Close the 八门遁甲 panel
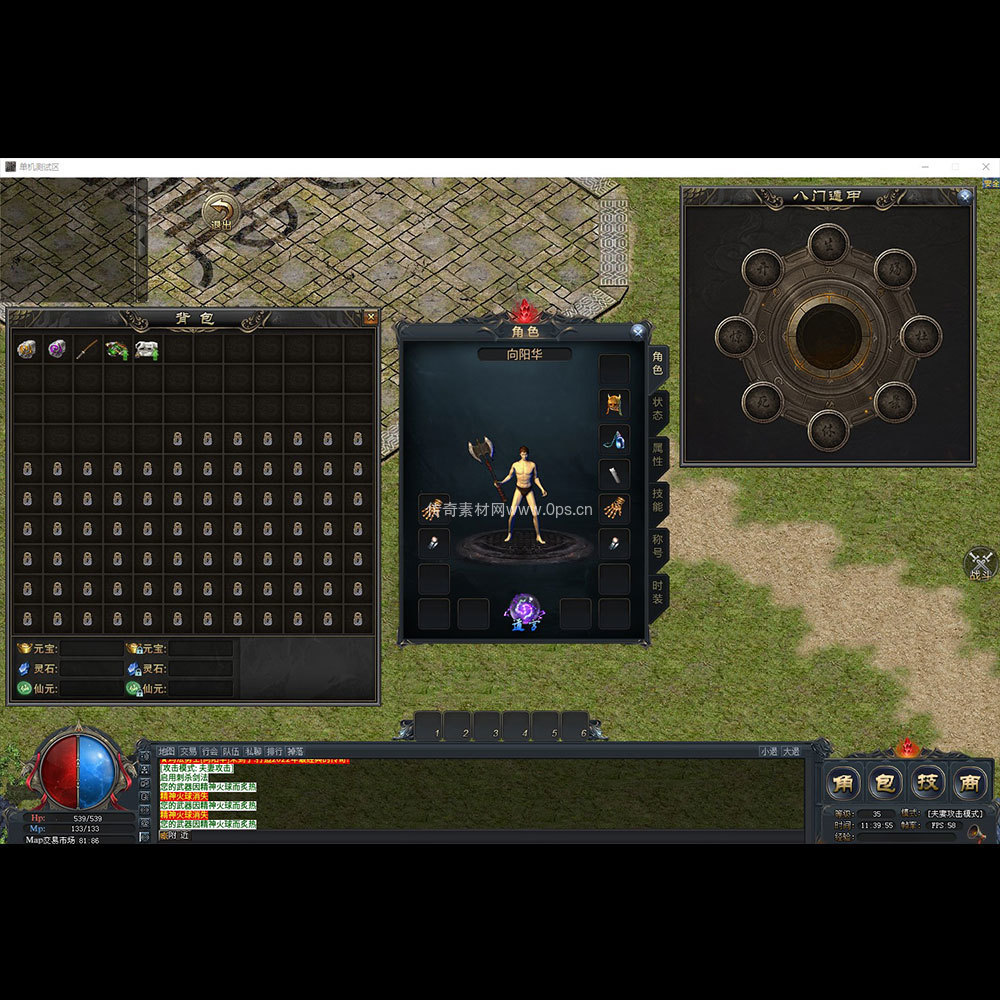 (964, 196)
